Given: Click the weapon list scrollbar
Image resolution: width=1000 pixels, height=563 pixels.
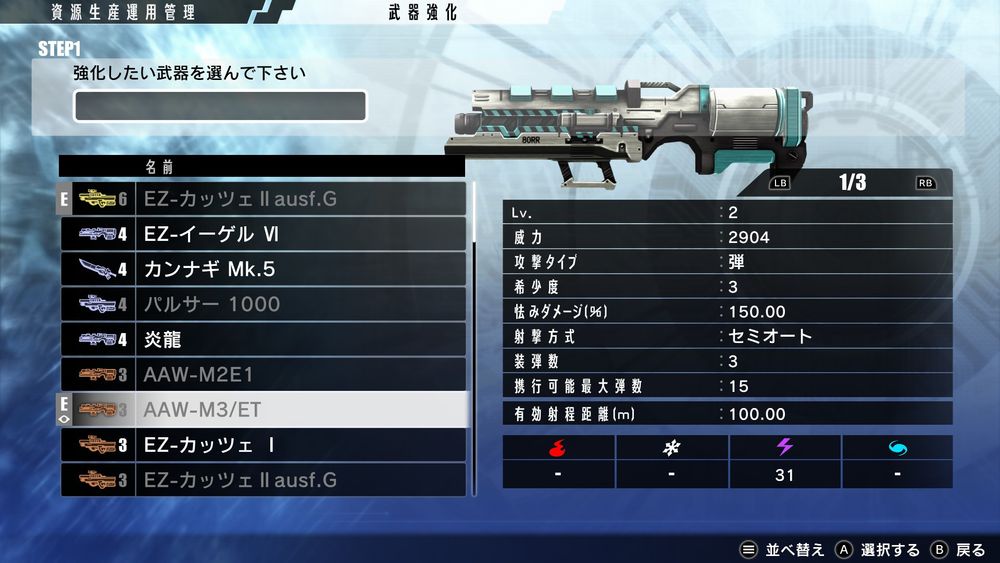Looking at the screenshot, I should (x=473, y=338).
